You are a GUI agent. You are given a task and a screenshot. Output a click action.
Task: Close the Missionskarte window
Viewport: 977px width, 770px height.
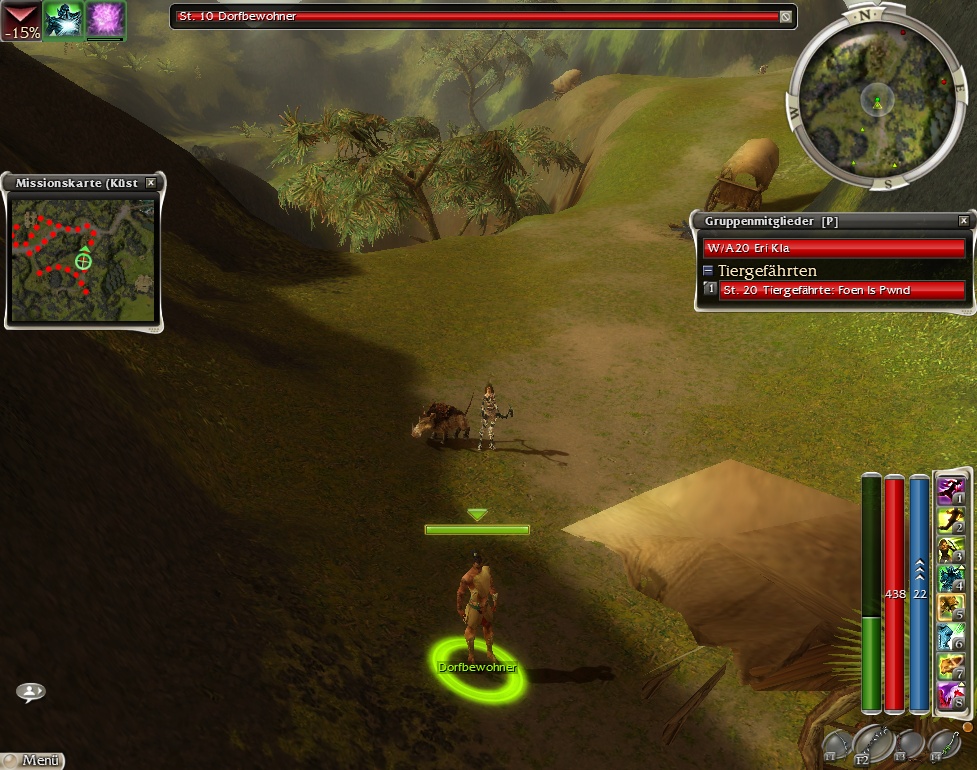point(150,183)
